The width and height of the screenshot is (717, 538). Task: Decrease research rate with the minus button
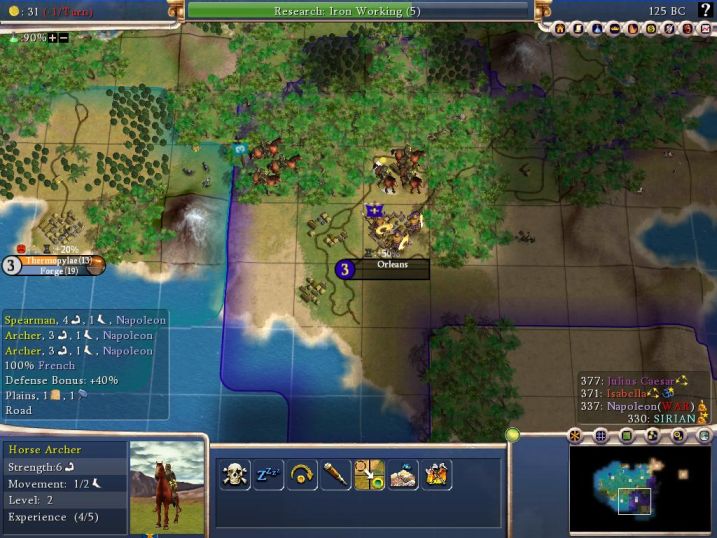[x=64, y=38]
